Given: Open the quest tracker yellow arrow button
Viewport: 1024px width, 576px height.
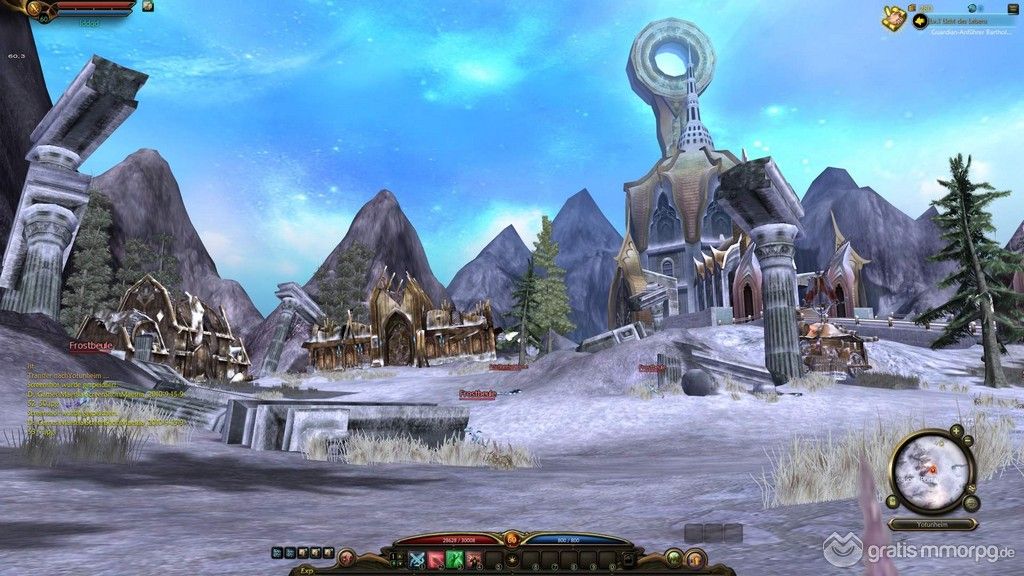Looking at the screenshot, I should (920, 20).
